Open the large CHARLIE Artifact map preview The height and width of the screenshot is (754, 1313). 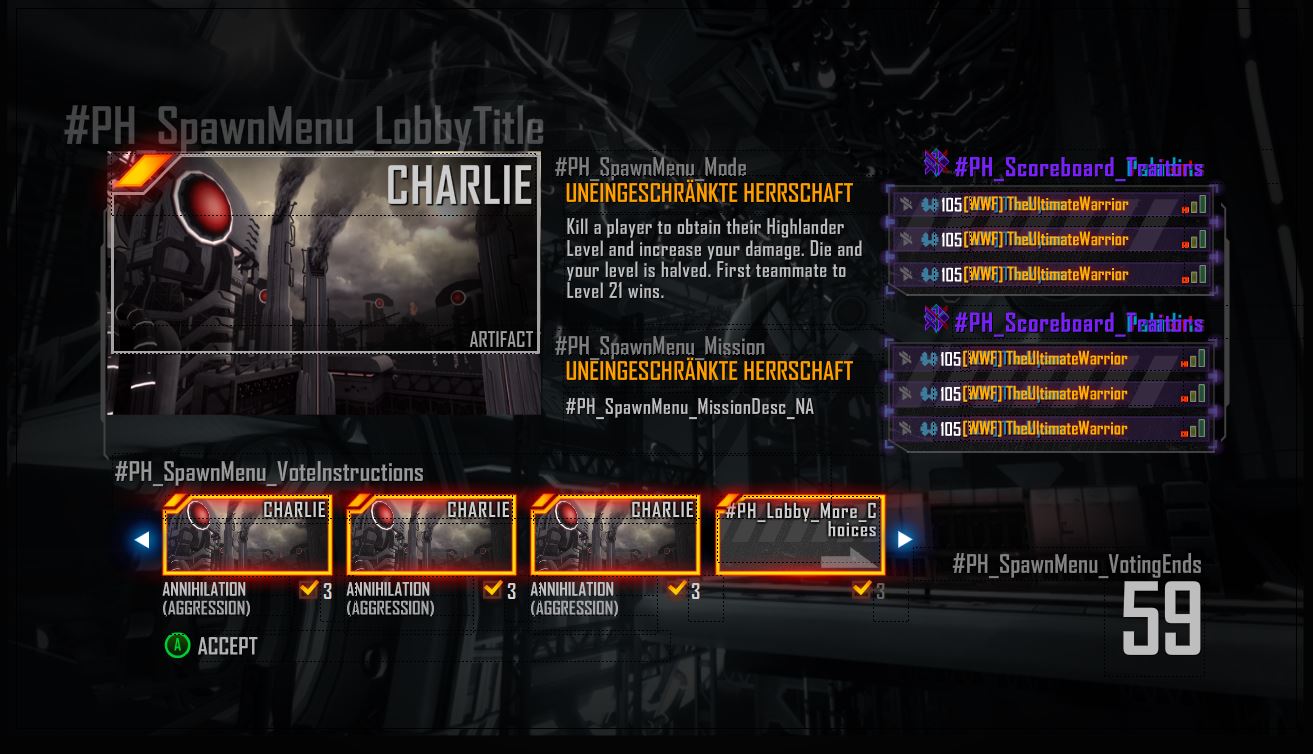(x=325, y=255)
